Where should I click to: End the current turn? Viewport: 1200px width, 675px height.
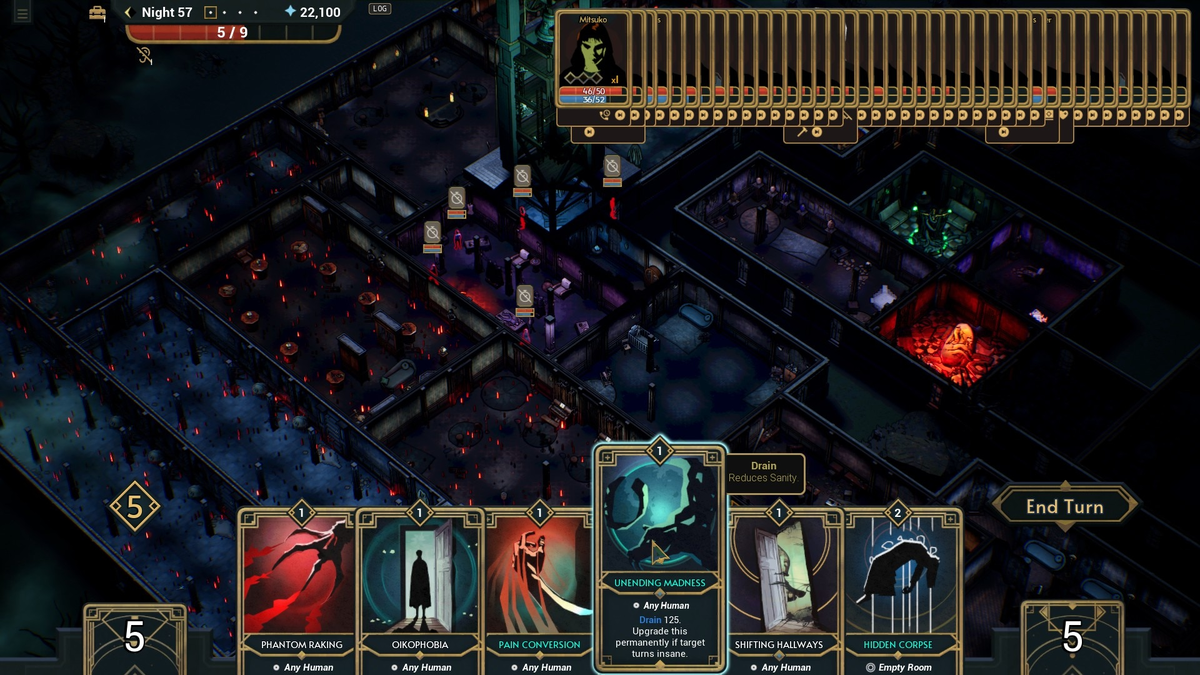[x=1064, y=507]
